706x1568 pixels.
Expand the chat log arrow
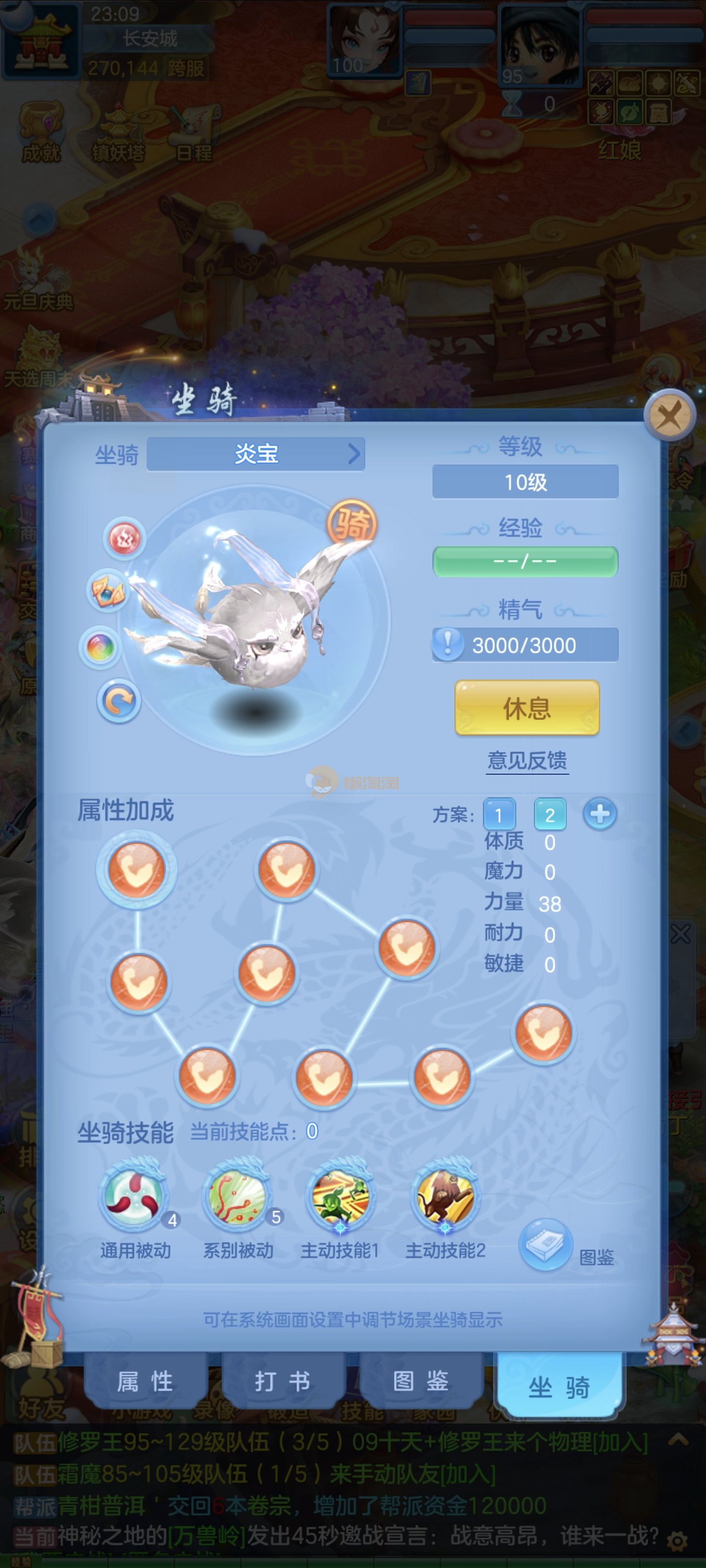678,1440
